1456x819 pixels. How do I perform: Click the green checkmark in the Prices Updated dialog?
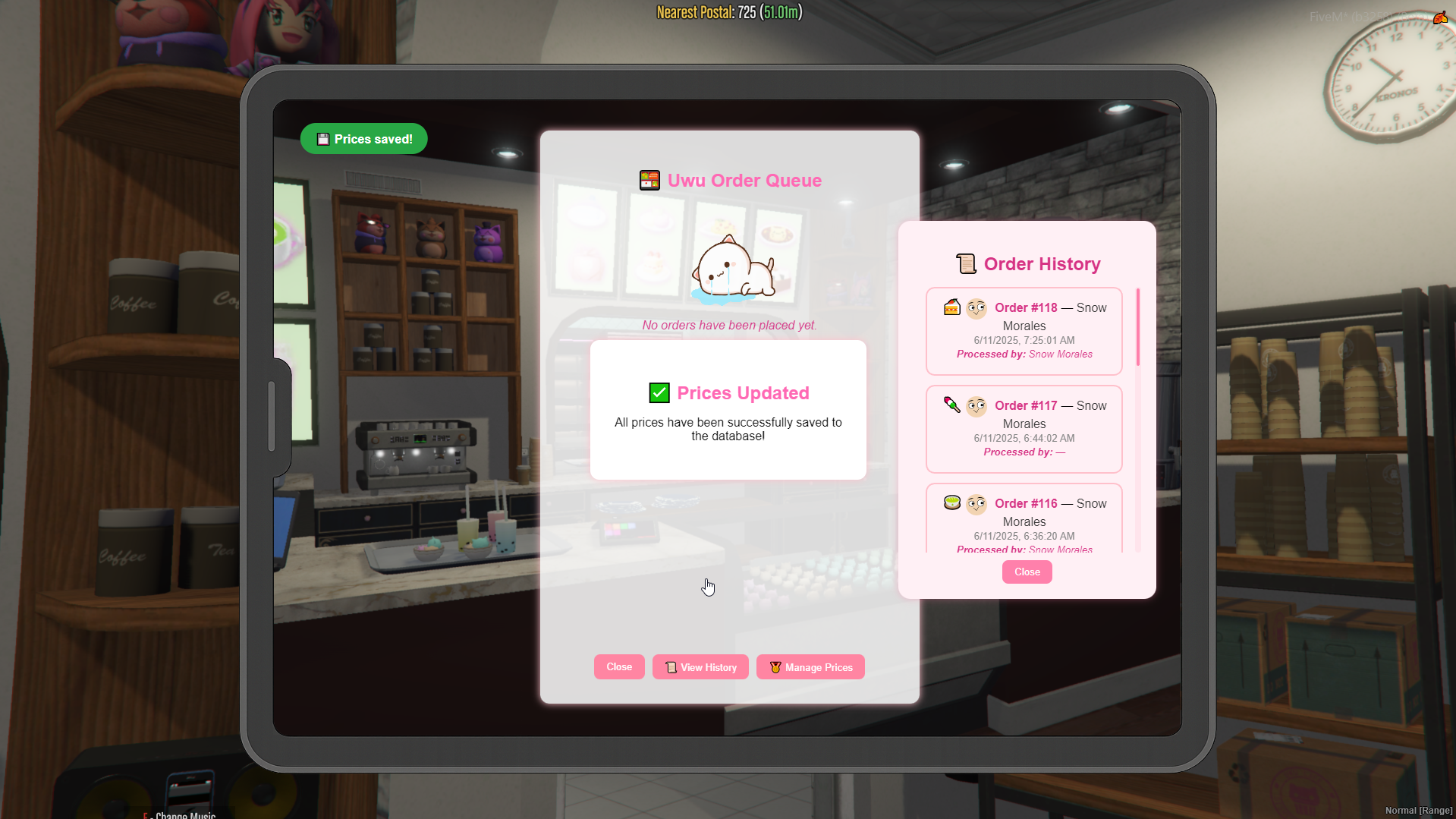(x=659, y=392)
